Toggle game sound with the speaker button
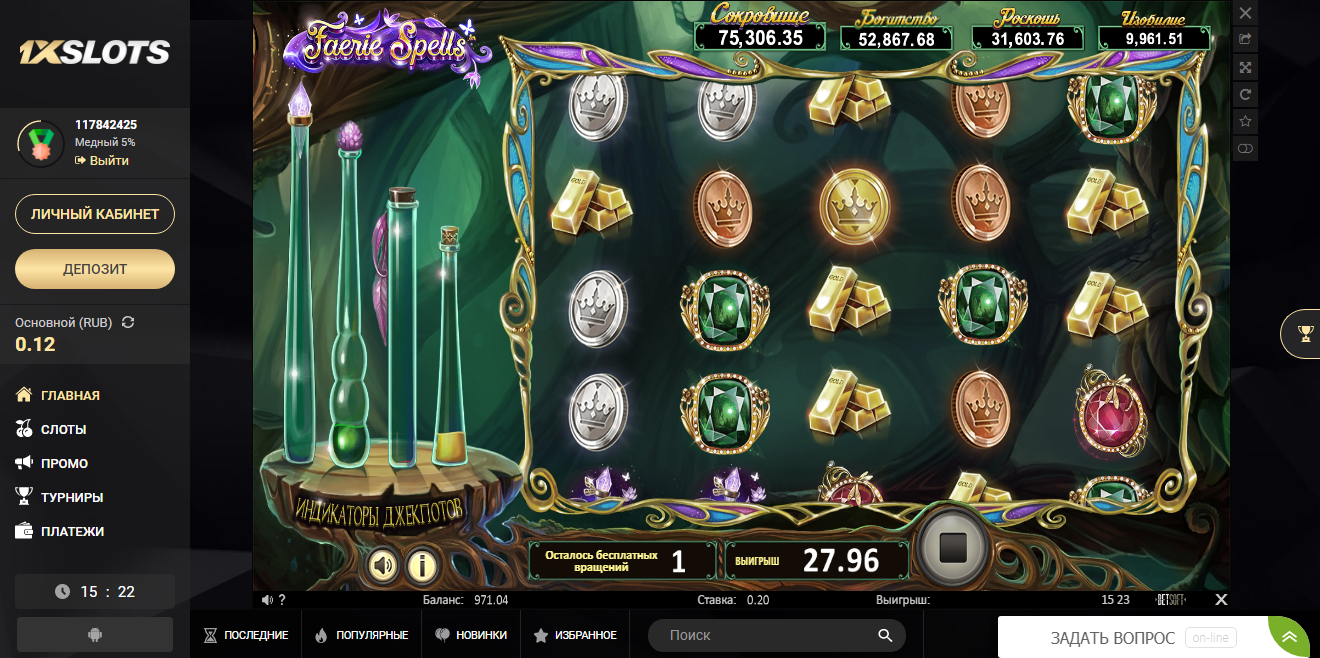Image resolution: width=1320 pixels, height=658 pixels. point(383,566)
